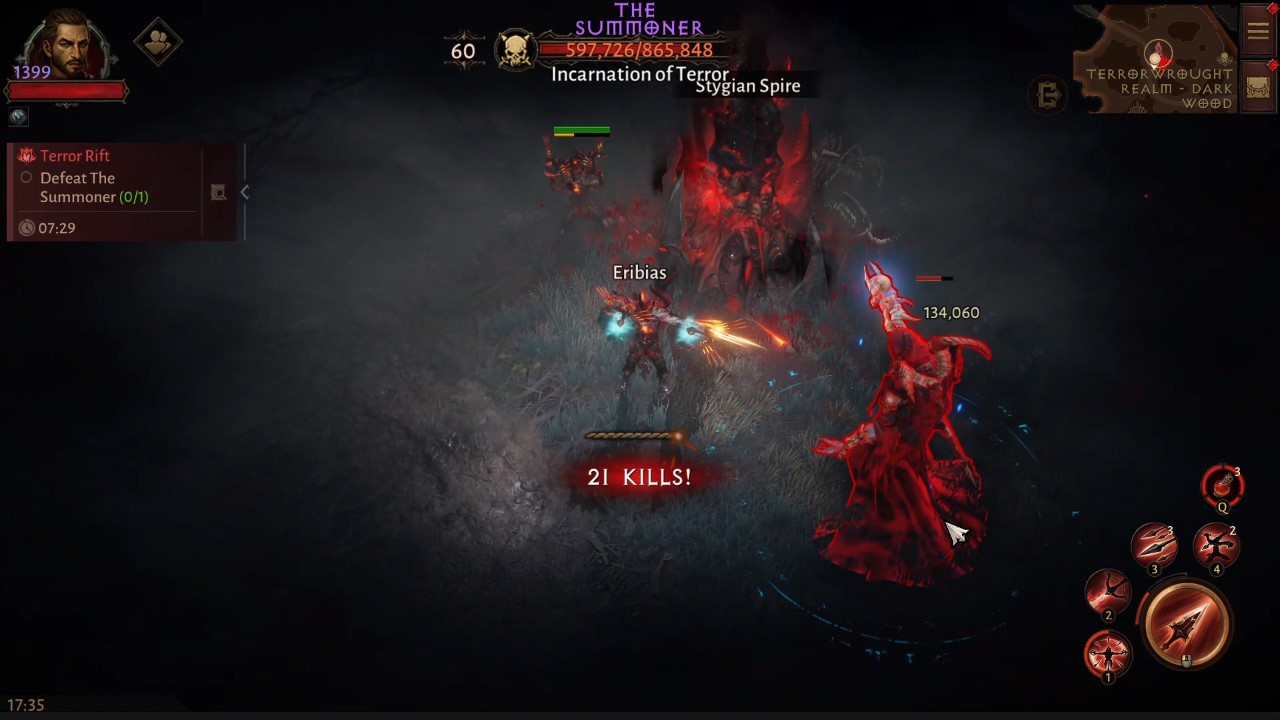Drink the health potion bound to Q
This screenshot has height=720, width=1280.
pyautogui.click(x=1223, y=487)
